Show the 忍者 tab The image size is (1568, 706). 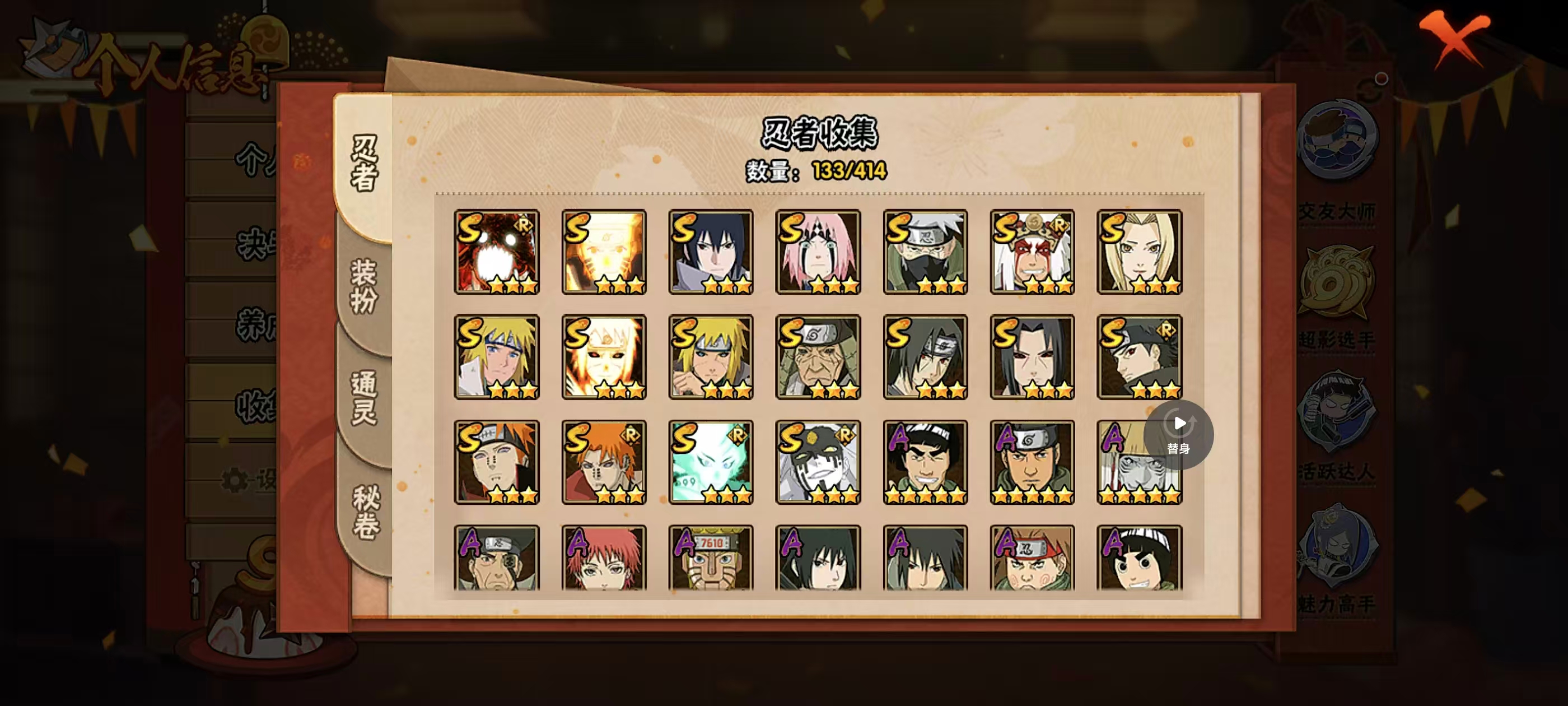click(x=364, y=163)
